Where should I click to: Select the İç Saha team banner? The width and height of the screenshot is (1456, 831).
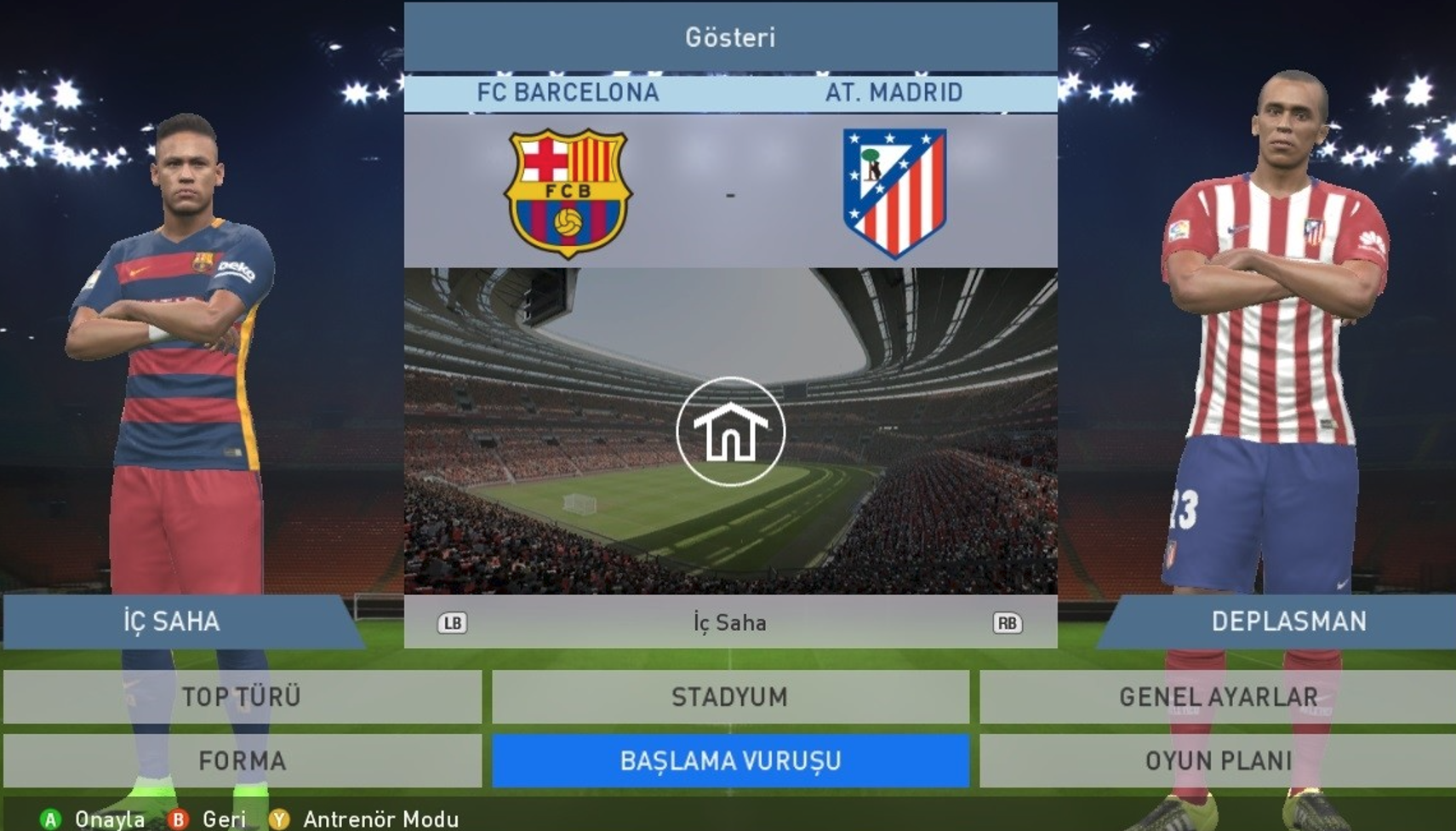tap(172, 622)
